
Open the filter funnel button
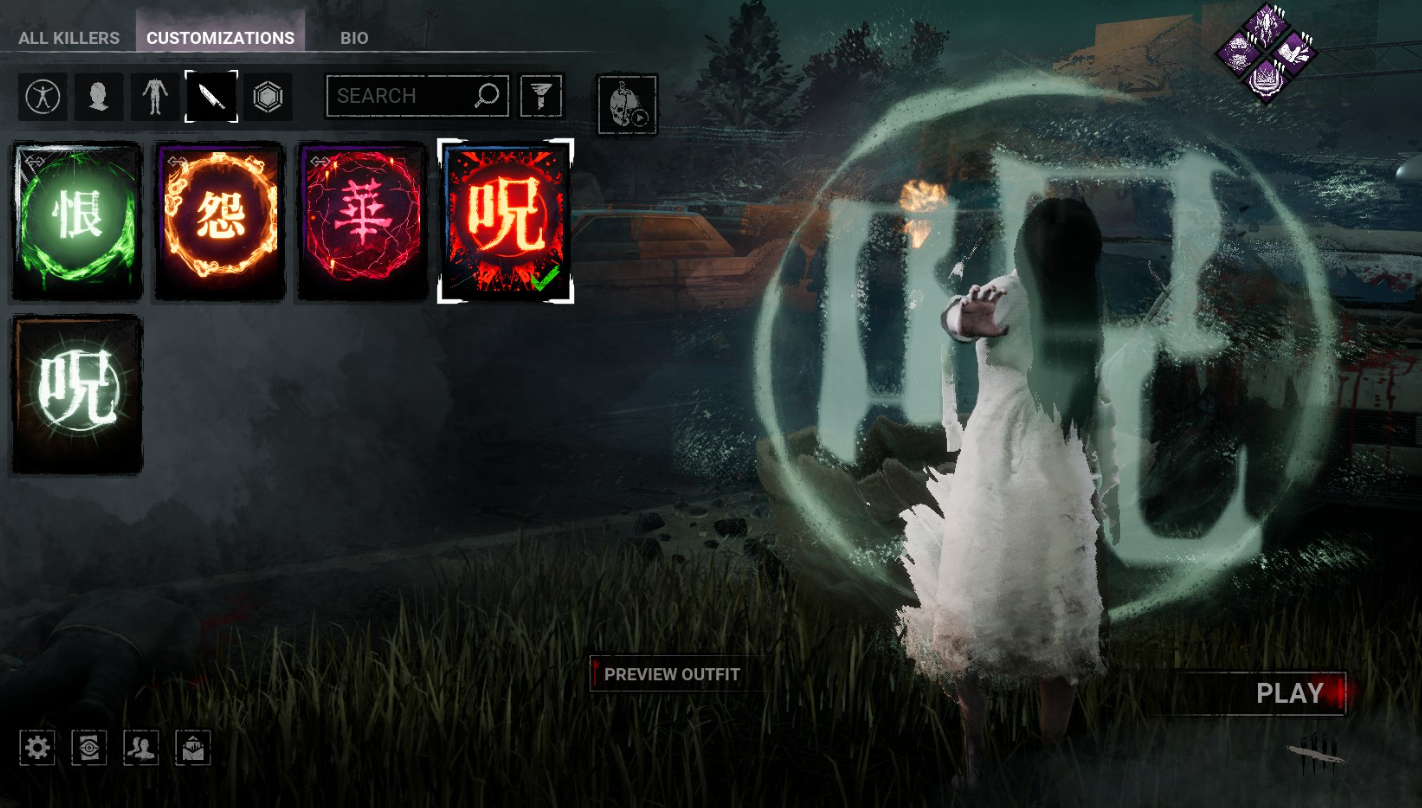[x=541, y=96]
